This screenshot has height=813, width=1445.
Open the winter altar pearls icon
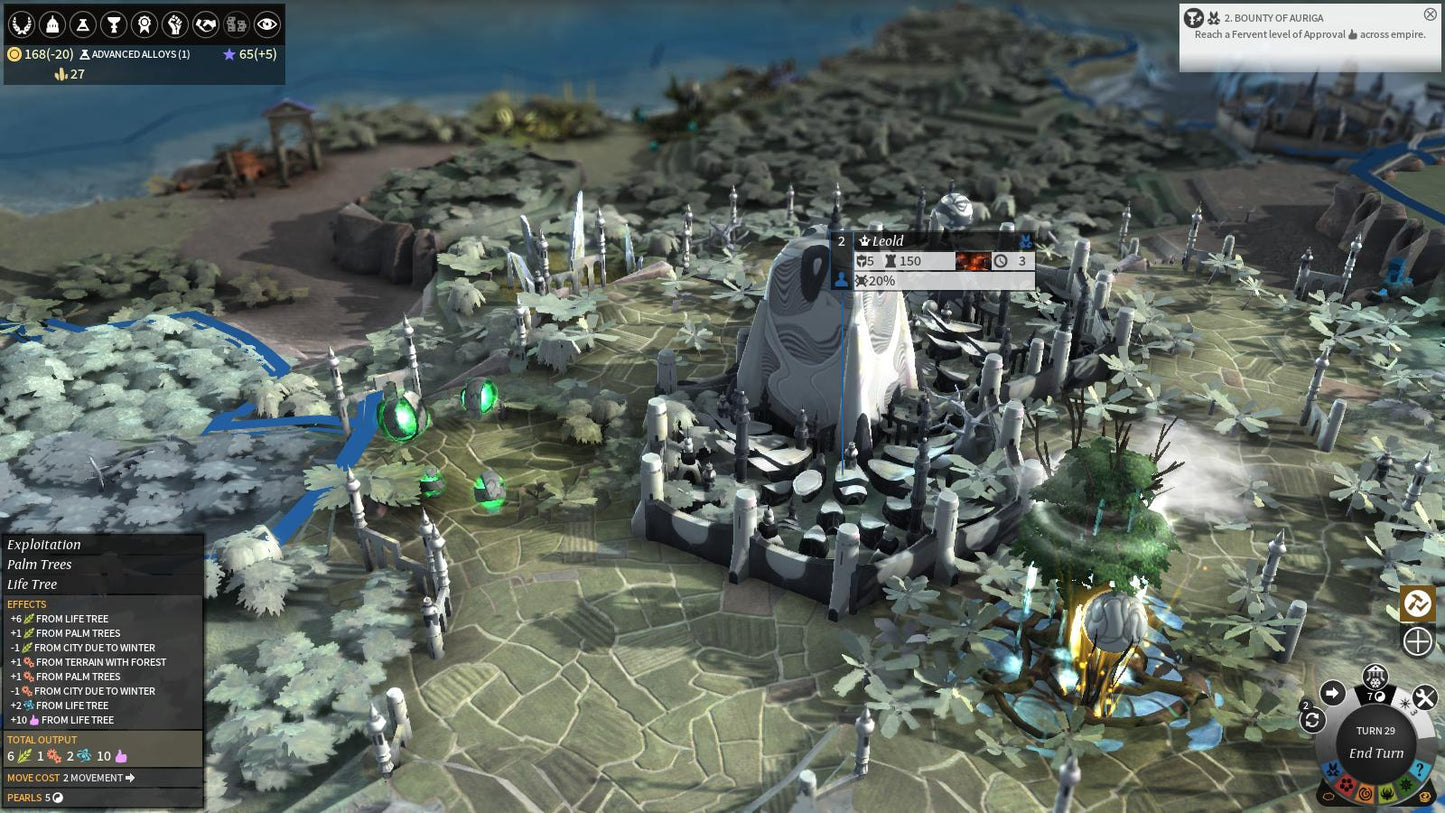pyautogui.click(x=1376, y=680)
